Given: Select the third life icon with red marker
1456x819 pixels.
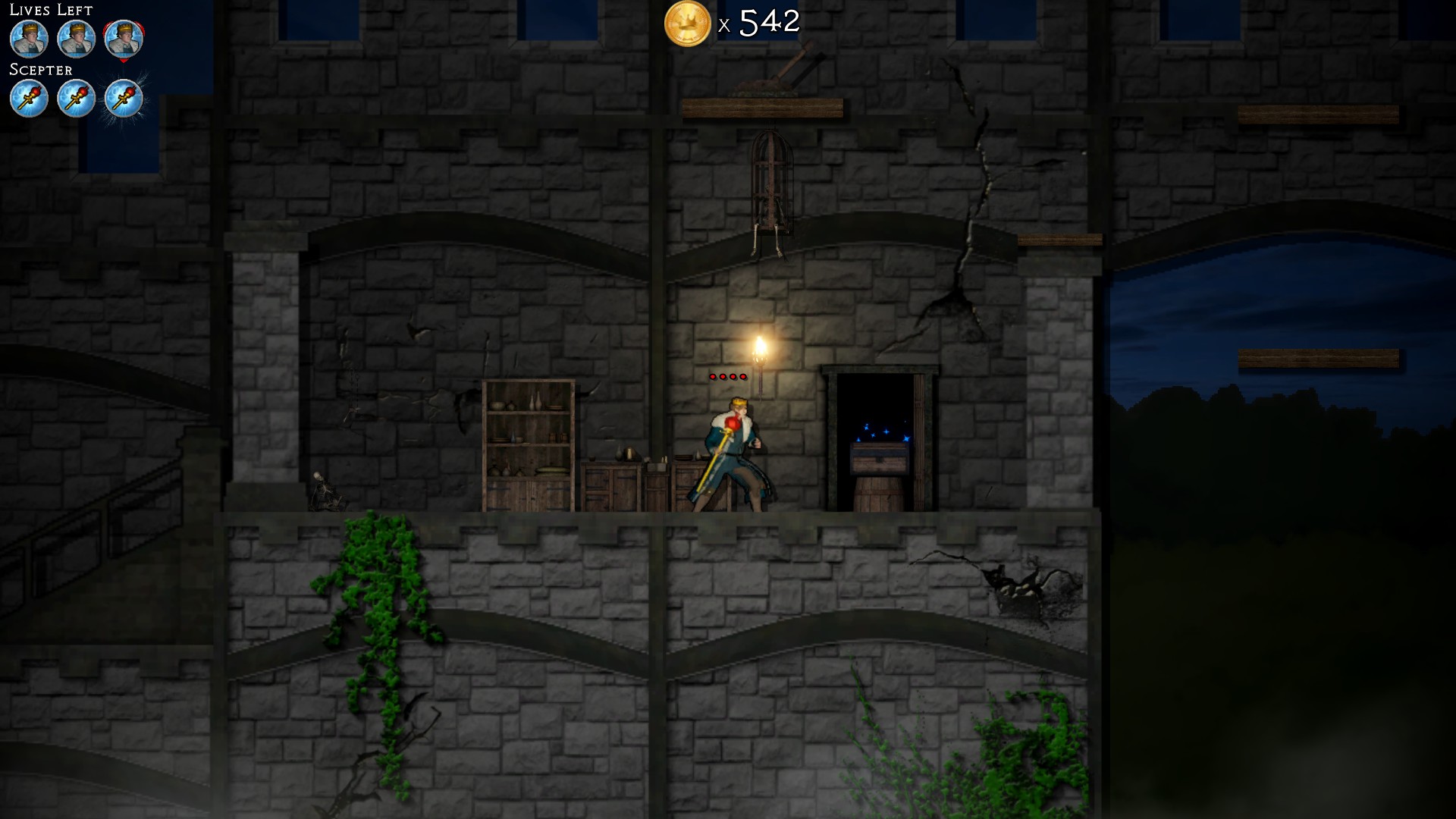Looking at the screenshot, I should (123, 39).
